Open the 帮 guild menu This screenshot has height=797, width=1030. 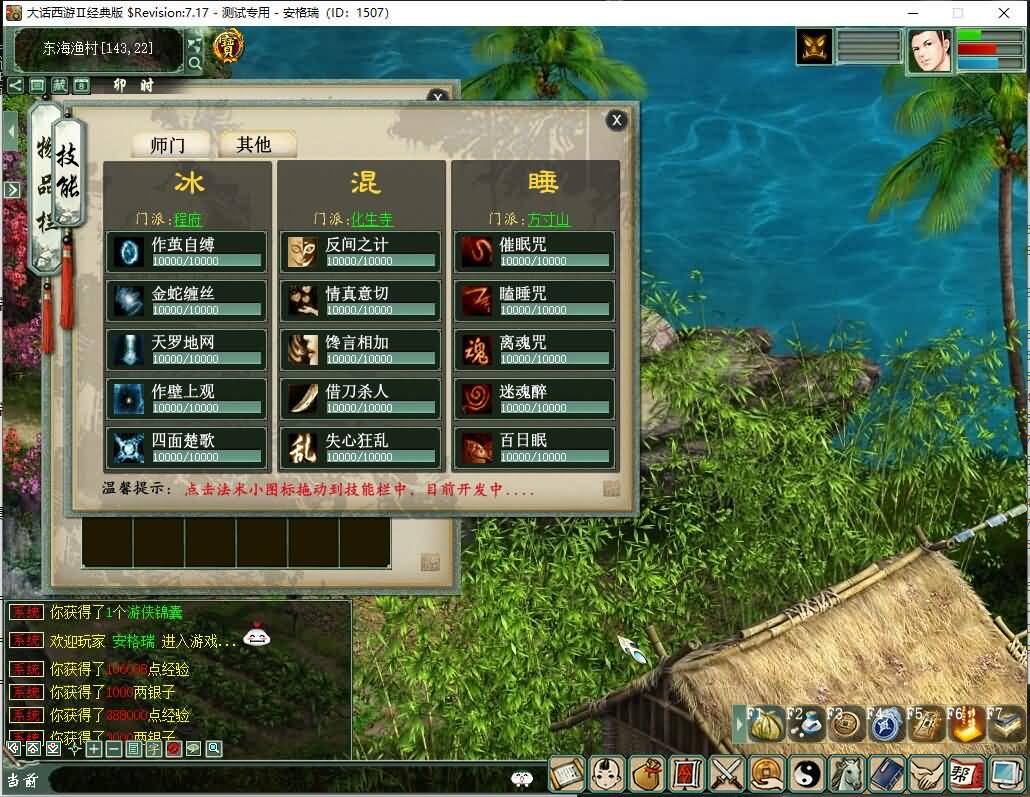[964, 773]
